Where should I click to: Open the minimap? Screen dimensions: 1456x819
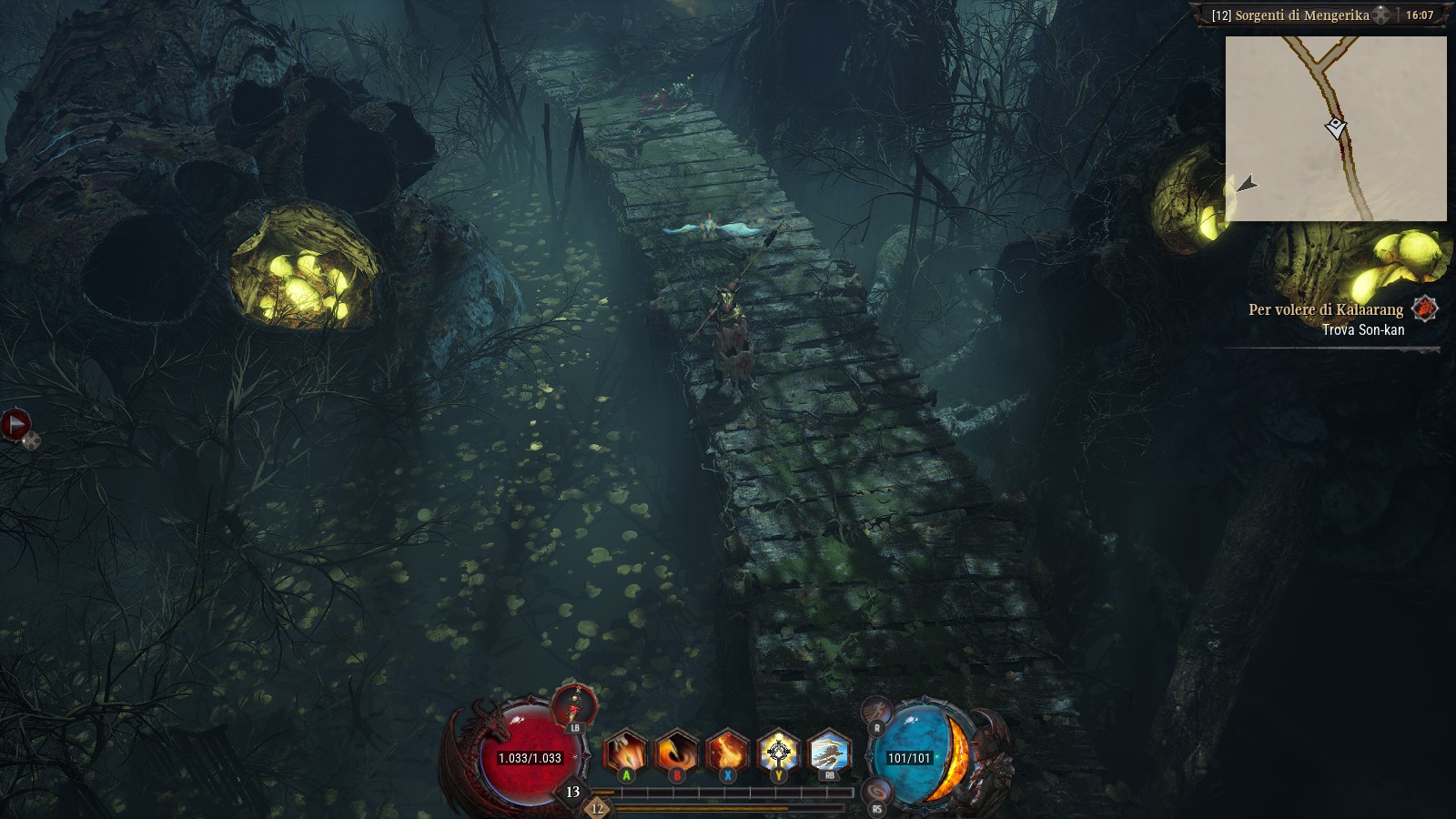pyautogui.click(x=1335, y=128)
